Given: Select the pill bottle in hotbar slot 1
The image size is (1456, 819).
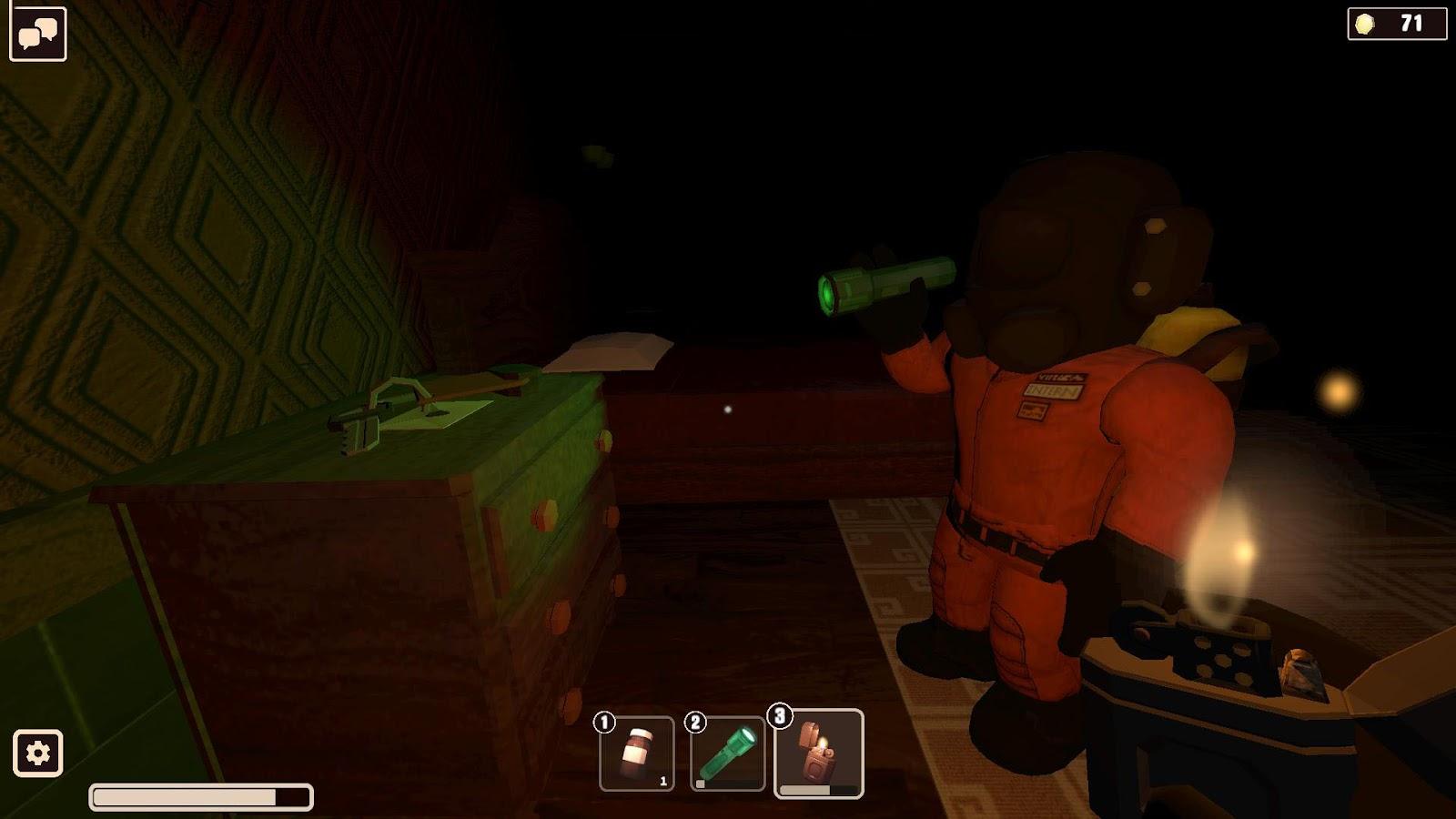Looking at the screenshot, I should tap(638, 751).
